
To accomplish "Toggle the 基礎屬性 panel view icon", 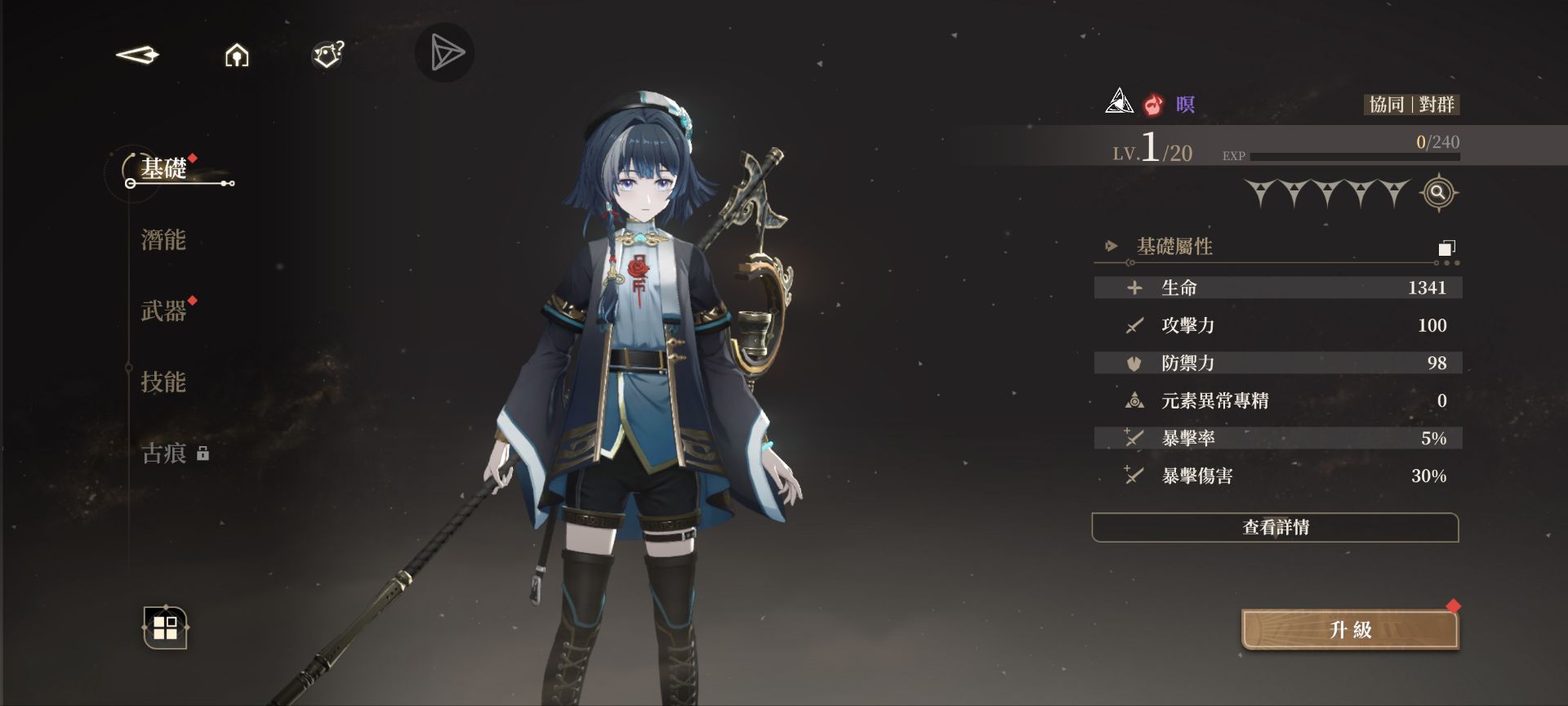I will point(1446,248).
